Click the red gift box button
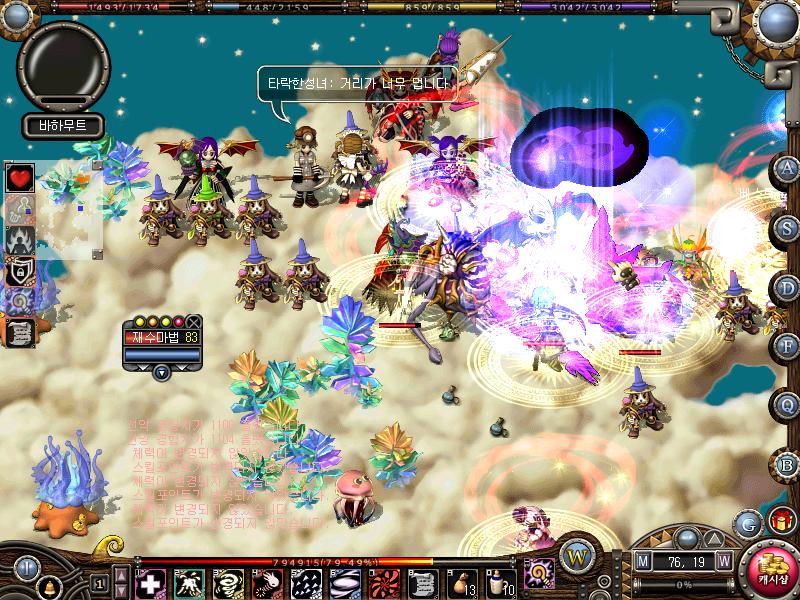 click(x=779, y=520)
